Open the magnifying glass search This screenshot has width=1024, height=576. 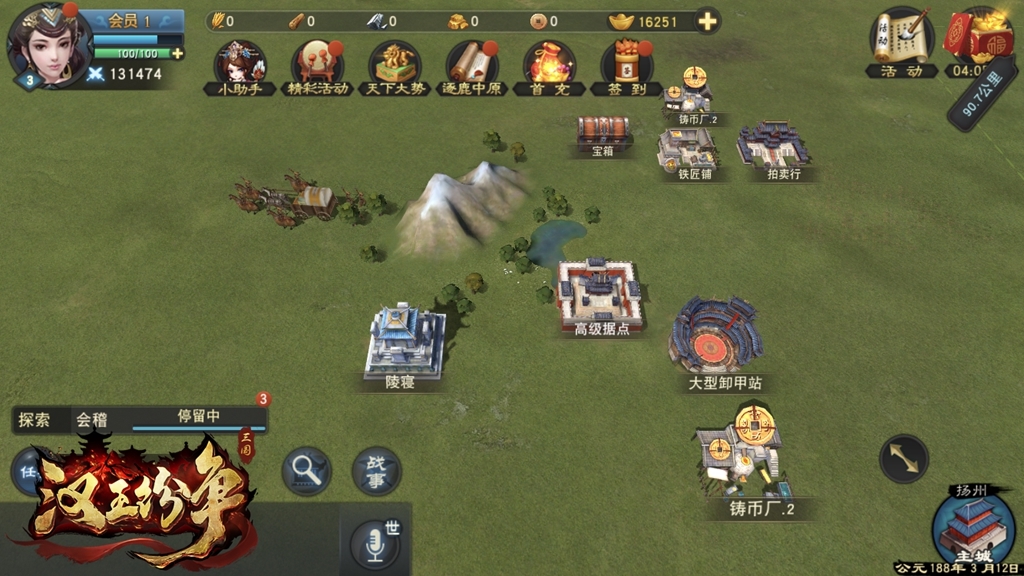coord(306,471)
